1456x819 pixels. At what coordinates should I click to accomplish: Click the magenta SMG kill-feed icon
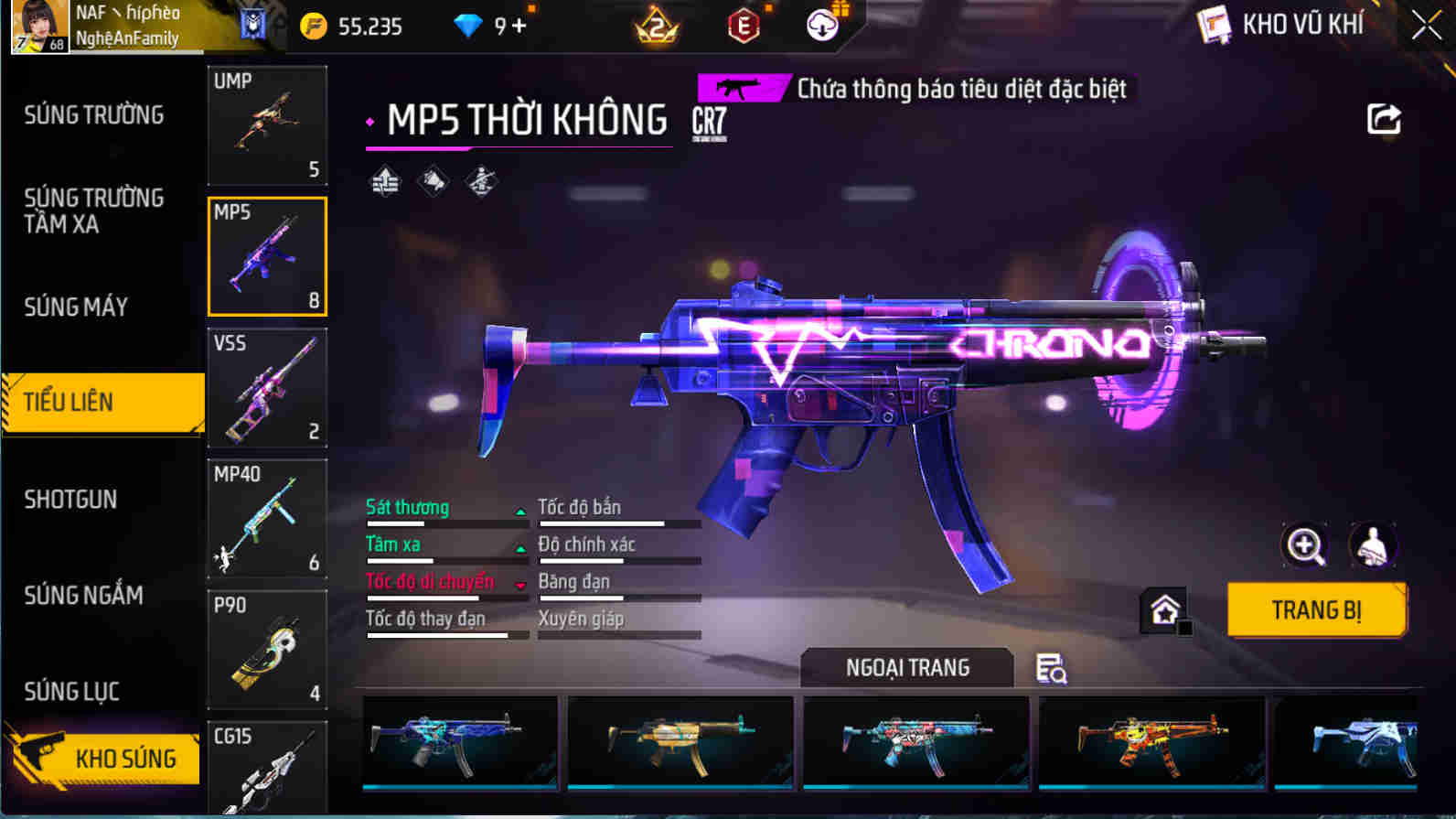click(739, 88)
